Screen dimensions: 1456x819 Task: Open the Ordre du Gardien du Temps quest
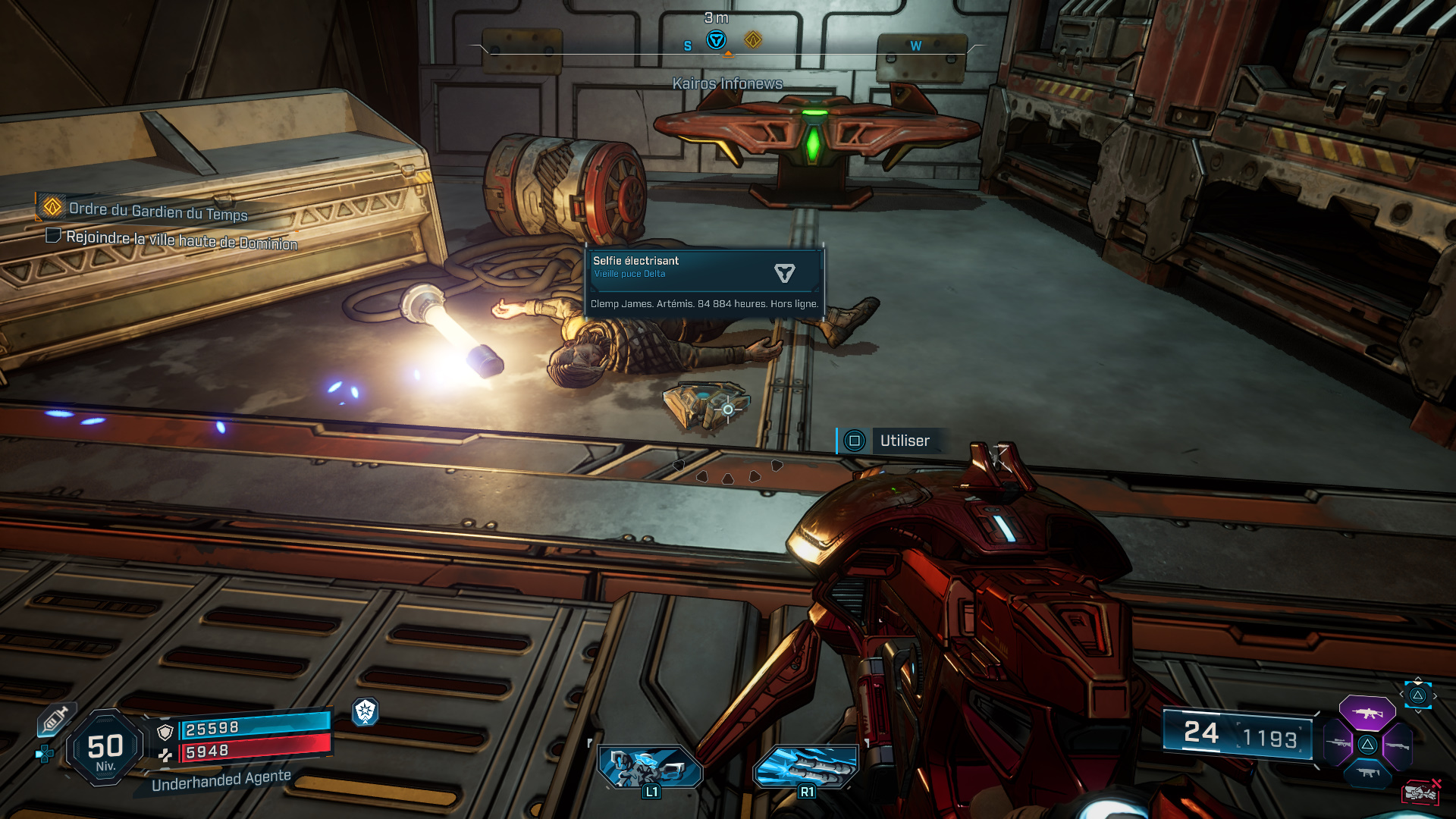coord(158,210)
